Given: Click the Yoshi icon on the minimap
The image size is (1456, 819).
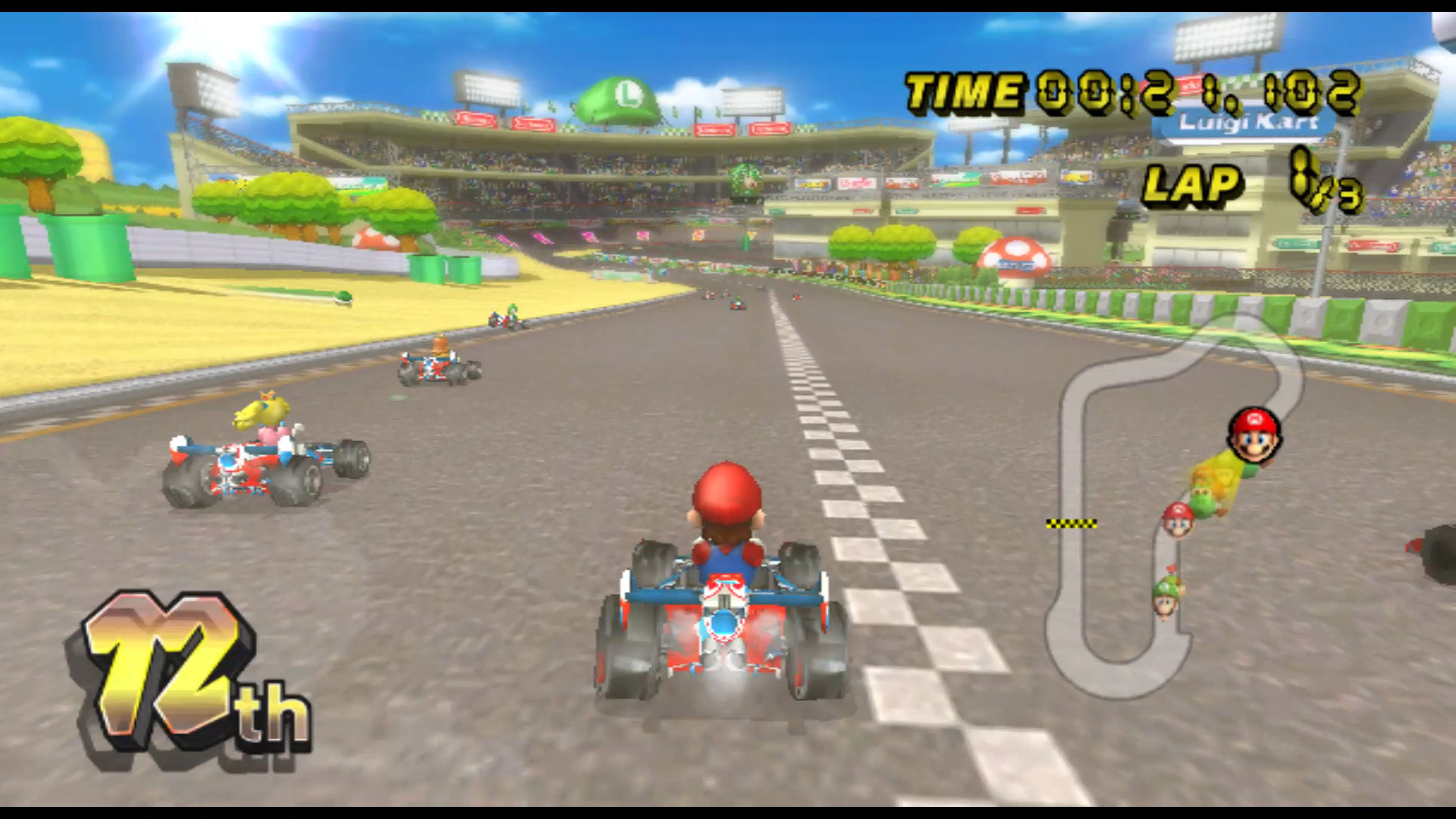Looking at the screenshot, I should click(x=1203, y=494).
